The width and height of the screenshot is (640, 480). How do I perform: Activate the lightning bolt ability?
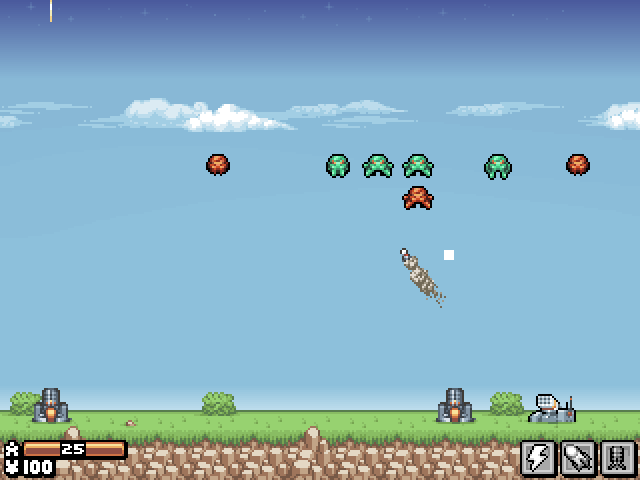pos(538,458)
